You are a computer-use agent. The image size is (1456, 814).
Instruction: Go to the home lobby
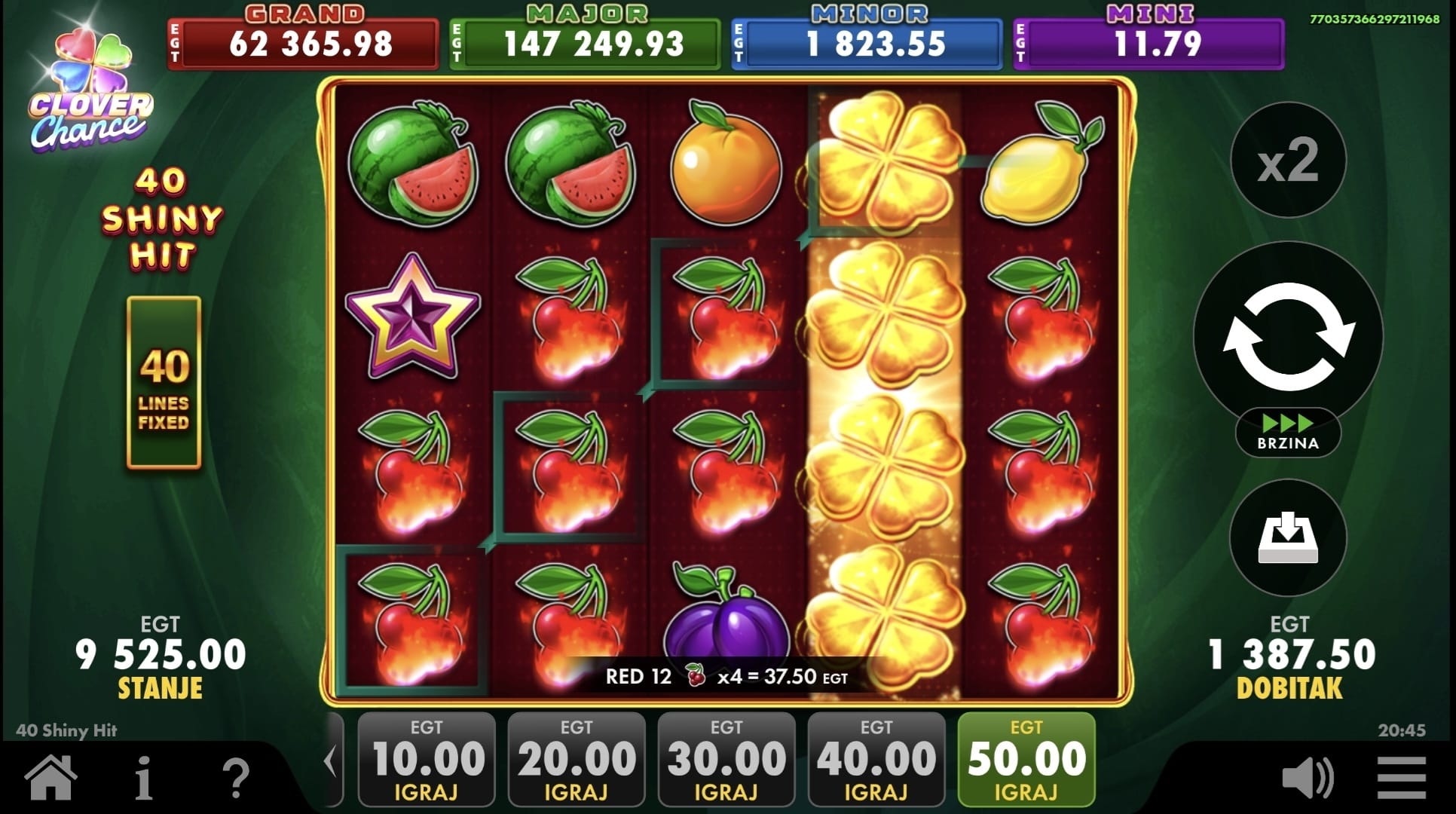[x=51, y=778]
